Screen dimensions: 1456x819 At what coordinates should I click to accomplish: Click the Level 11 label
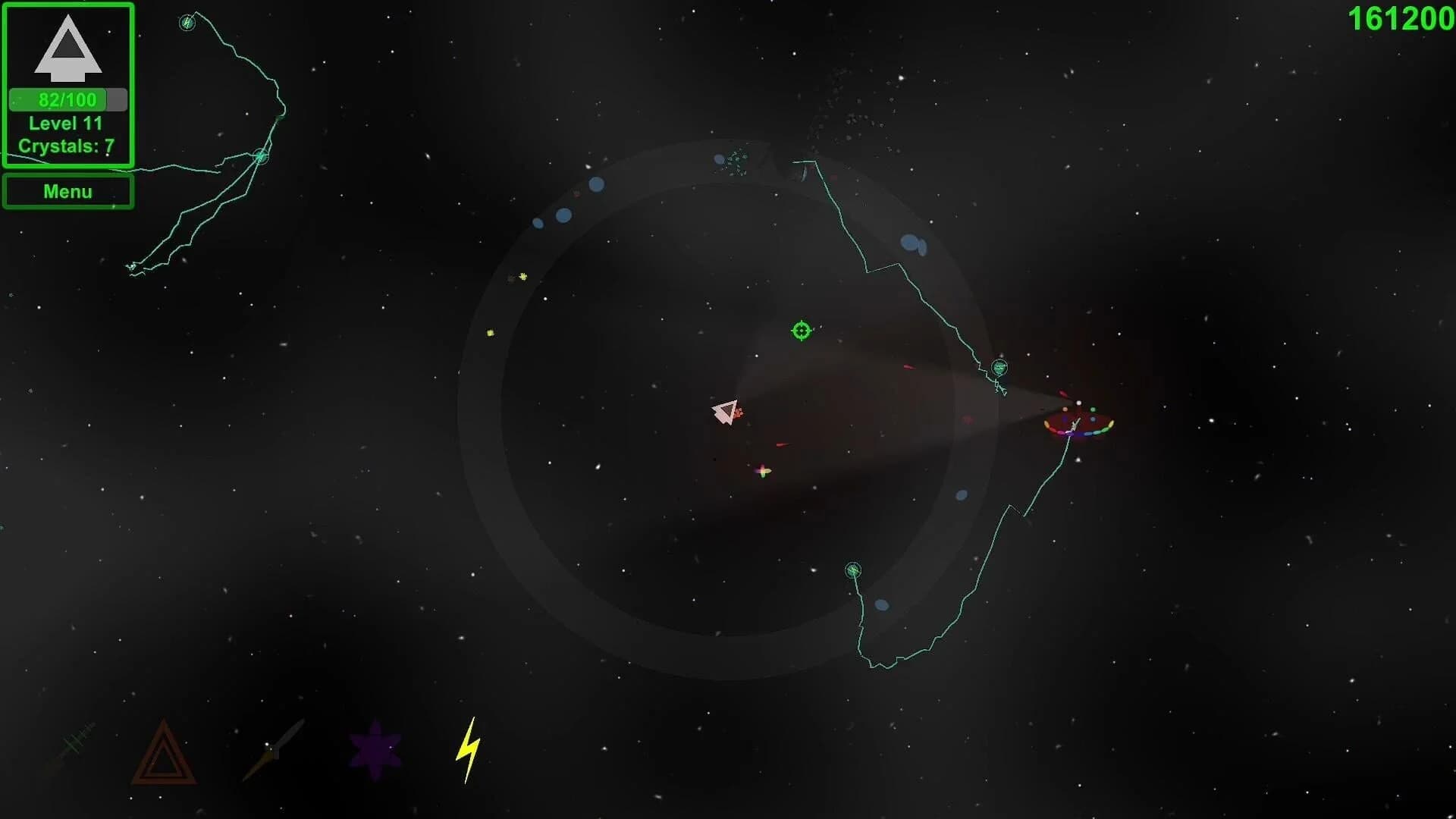tap(67, 123)
